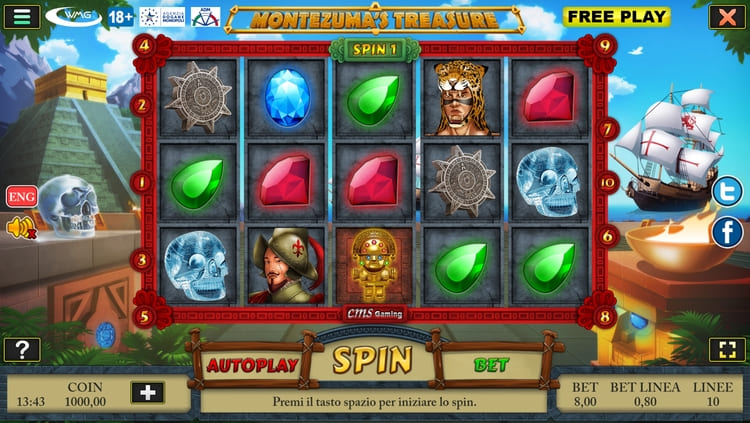Open the hamburger menu
Screen dimensions: 750x423
pos(21,16)
